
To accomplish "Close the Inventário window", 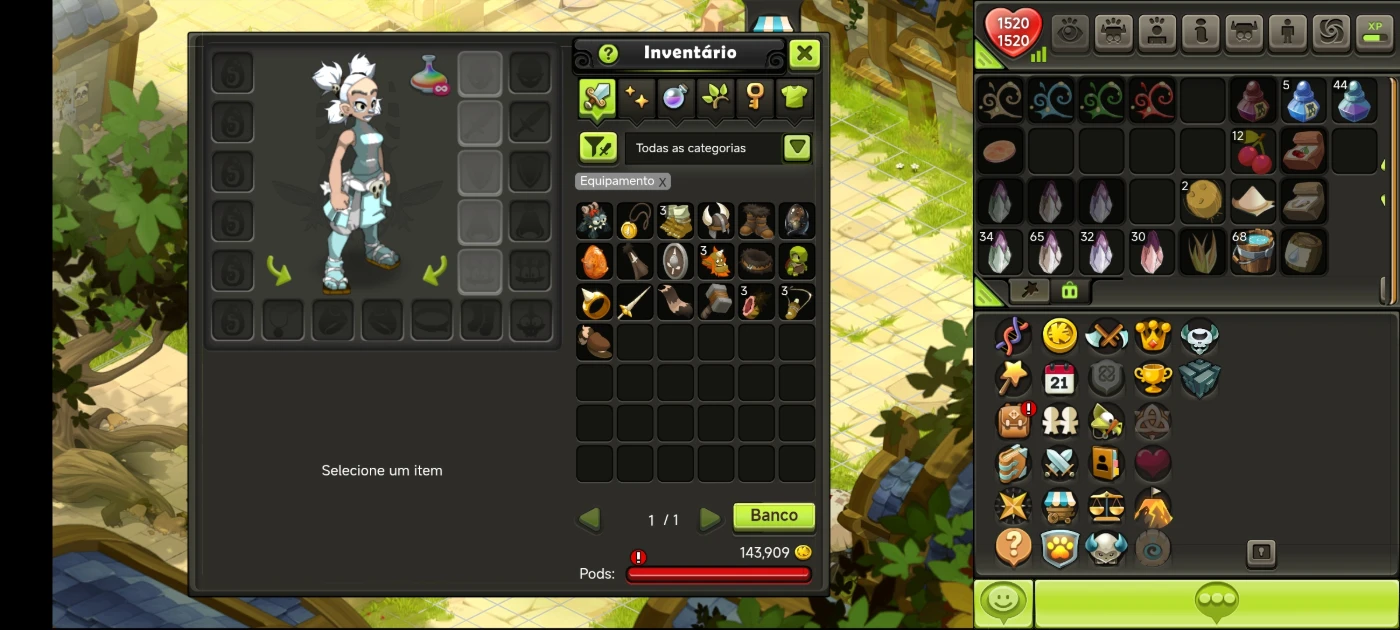I will click(x=804, y=54).
